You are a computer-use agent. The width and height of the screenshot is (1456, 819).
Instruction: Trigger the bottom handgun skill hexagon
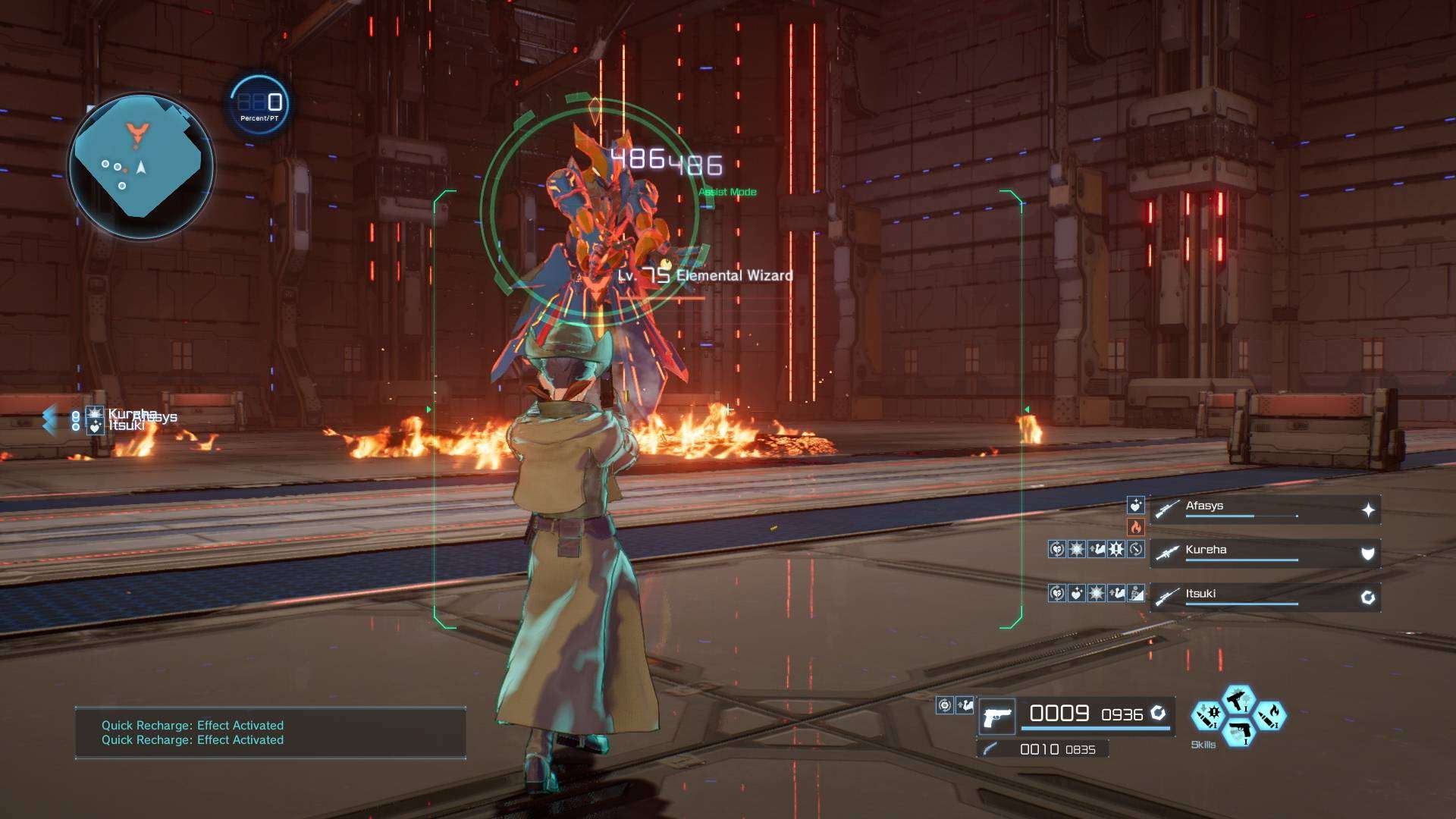coord(1238,733)
